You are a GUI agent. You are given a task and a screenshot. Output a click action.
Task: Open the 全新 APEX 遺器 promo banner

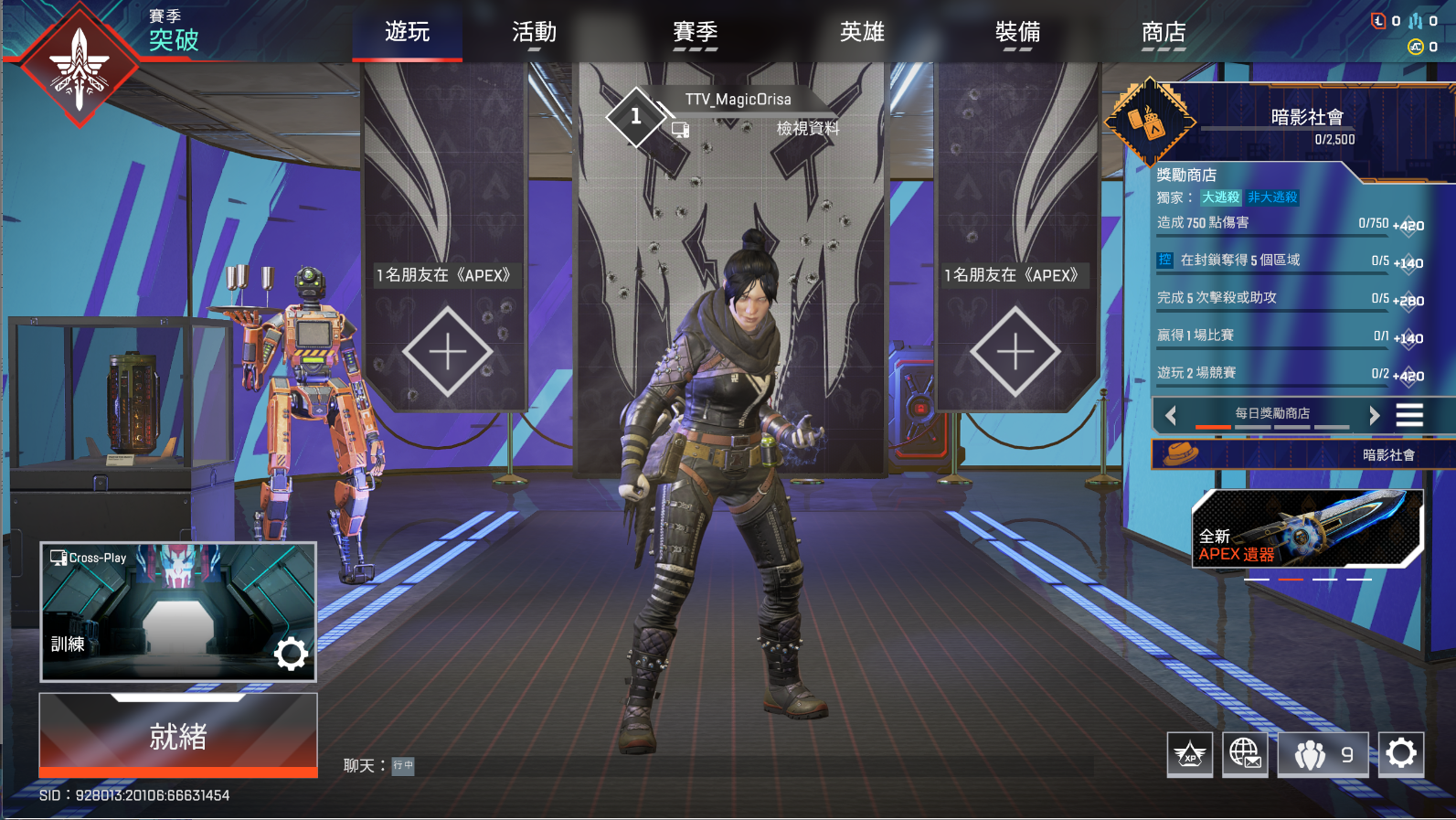1307,528
